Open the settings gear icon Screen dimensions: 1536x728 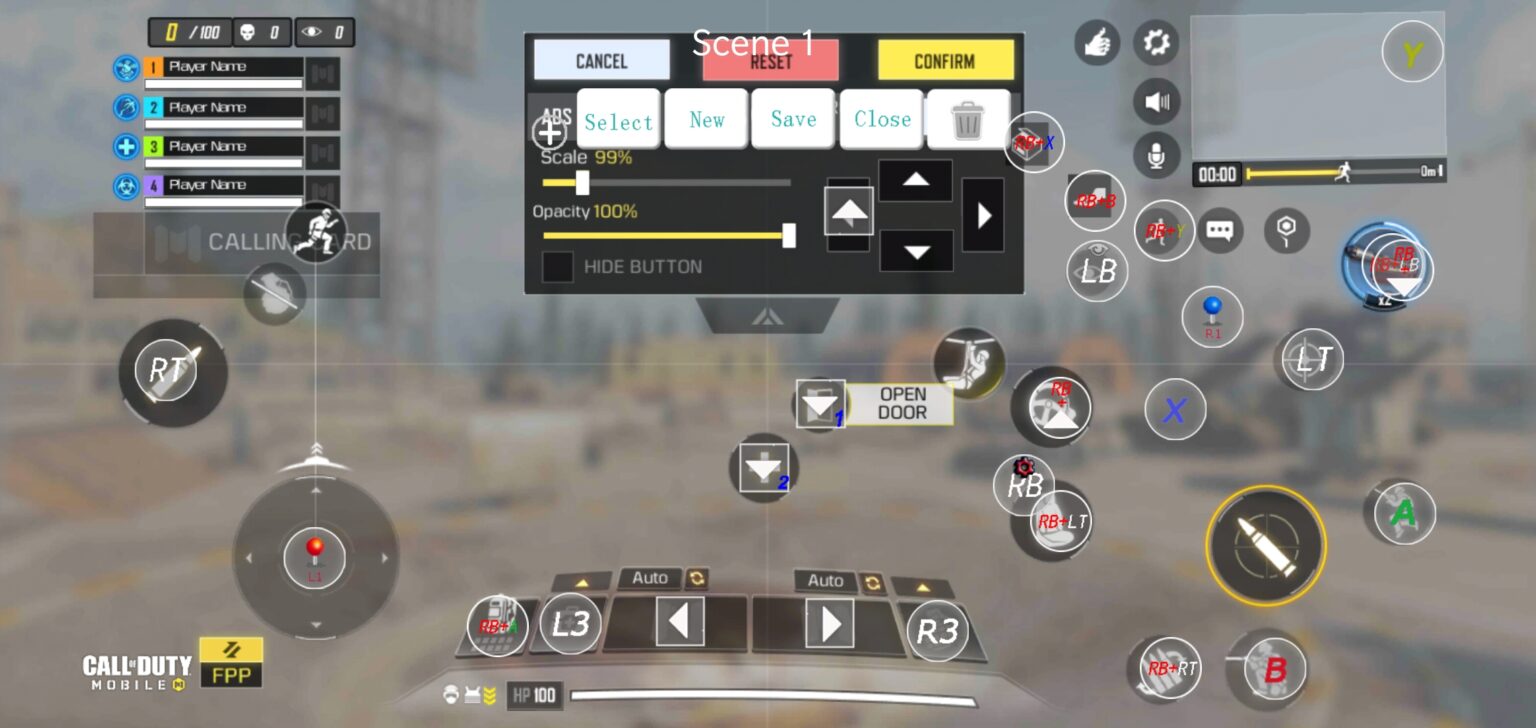(x=1156, y=42)
